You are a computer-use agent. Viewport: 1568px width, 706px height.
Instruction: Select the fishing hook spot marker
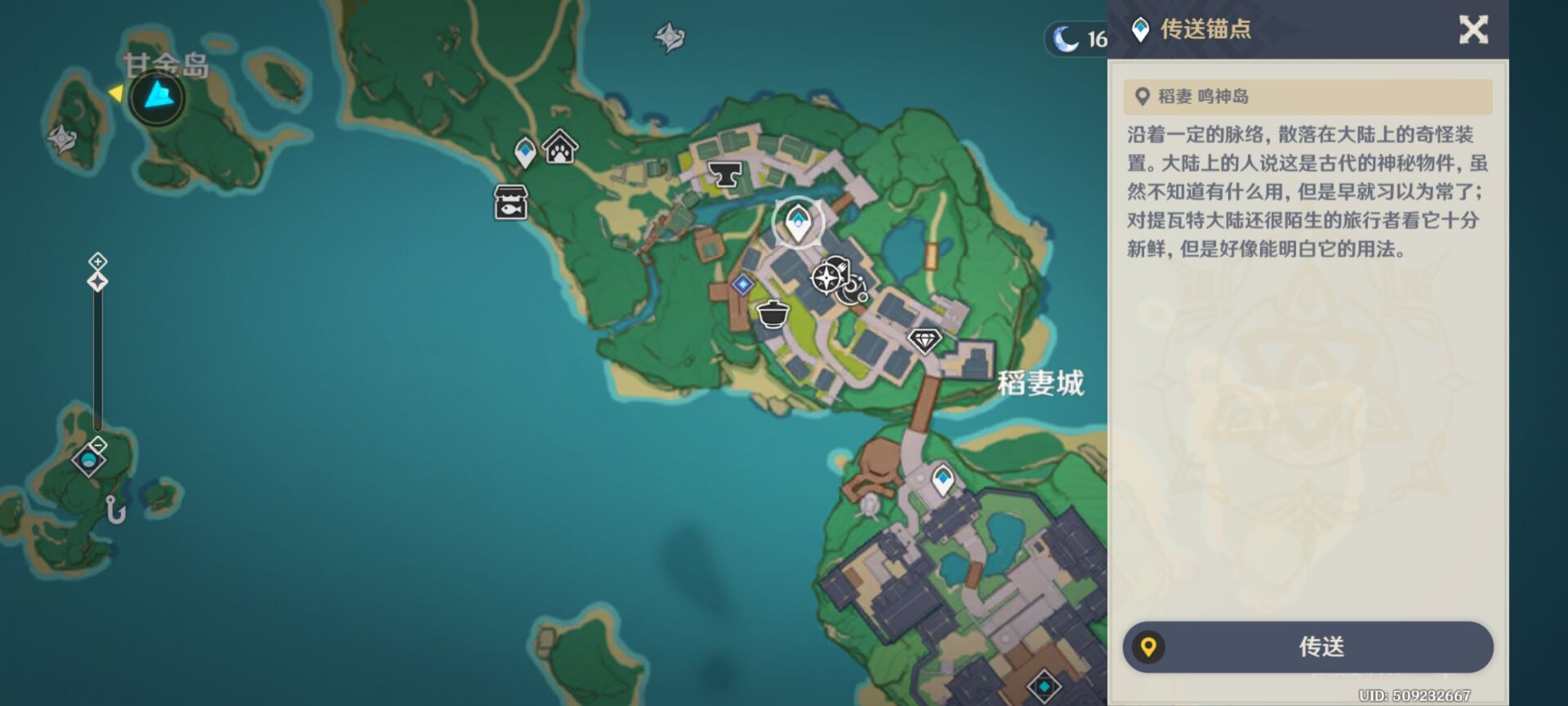[116, 512]
